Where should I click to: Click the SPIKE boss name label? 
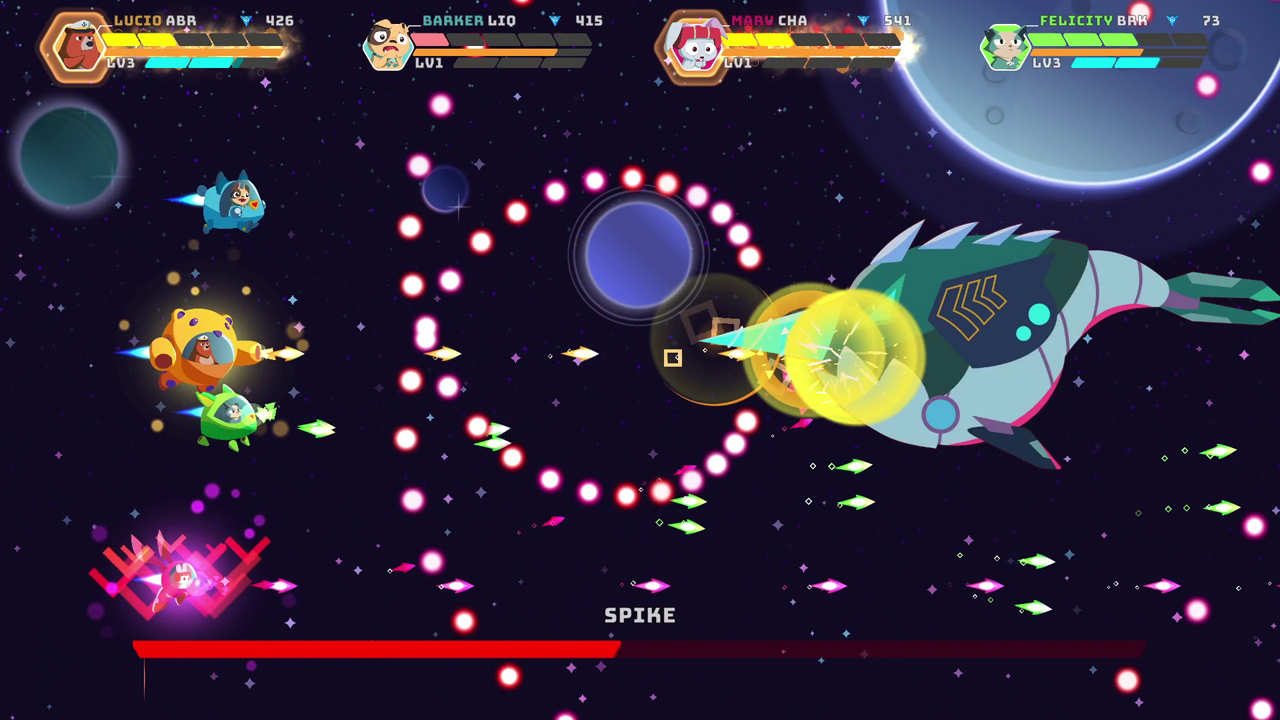(x=639, y=616)
